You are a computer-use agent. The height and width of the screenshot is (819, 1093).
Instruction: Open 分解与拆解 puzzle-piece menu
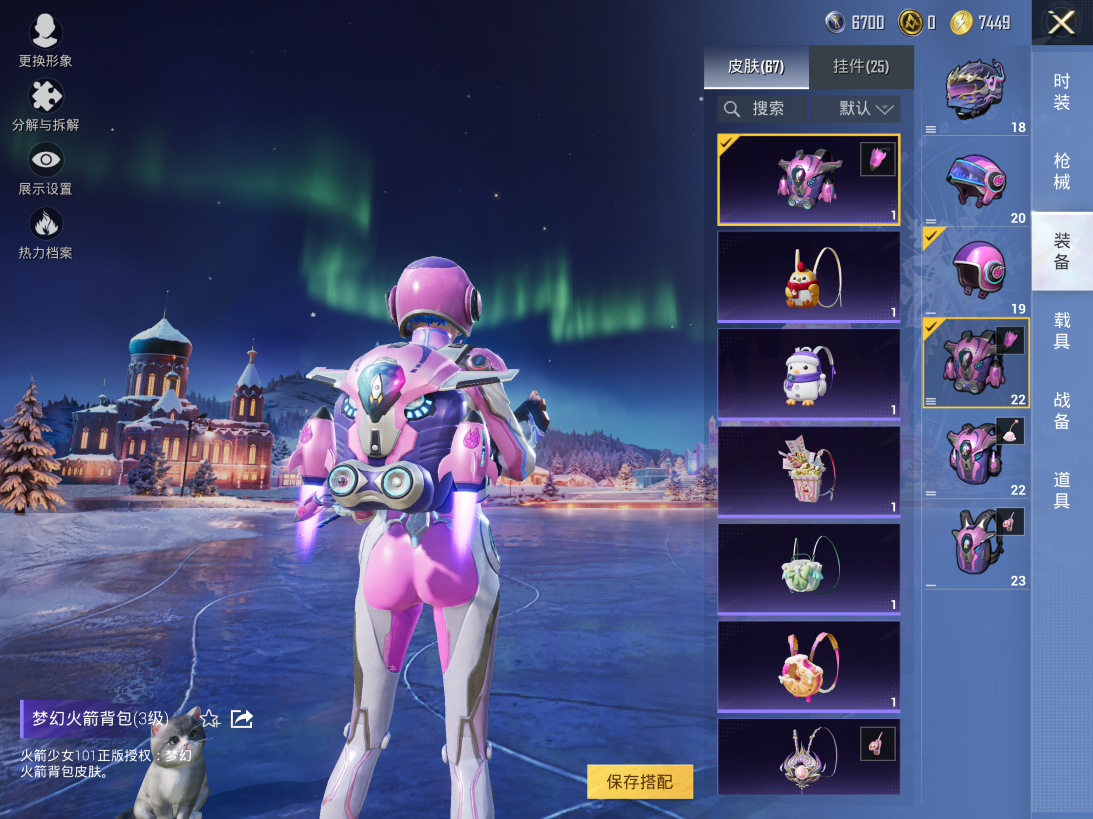[x=45, y=104]
